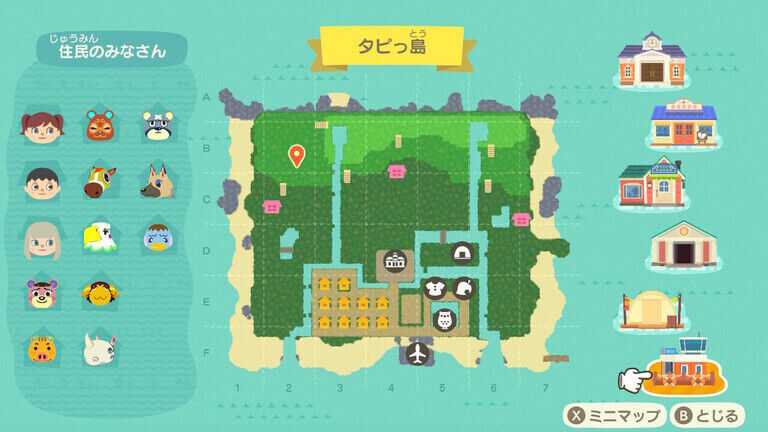
Task: Select the Resident Services building thumbnail
Action: pyautogui.click(x=652, y=60)
